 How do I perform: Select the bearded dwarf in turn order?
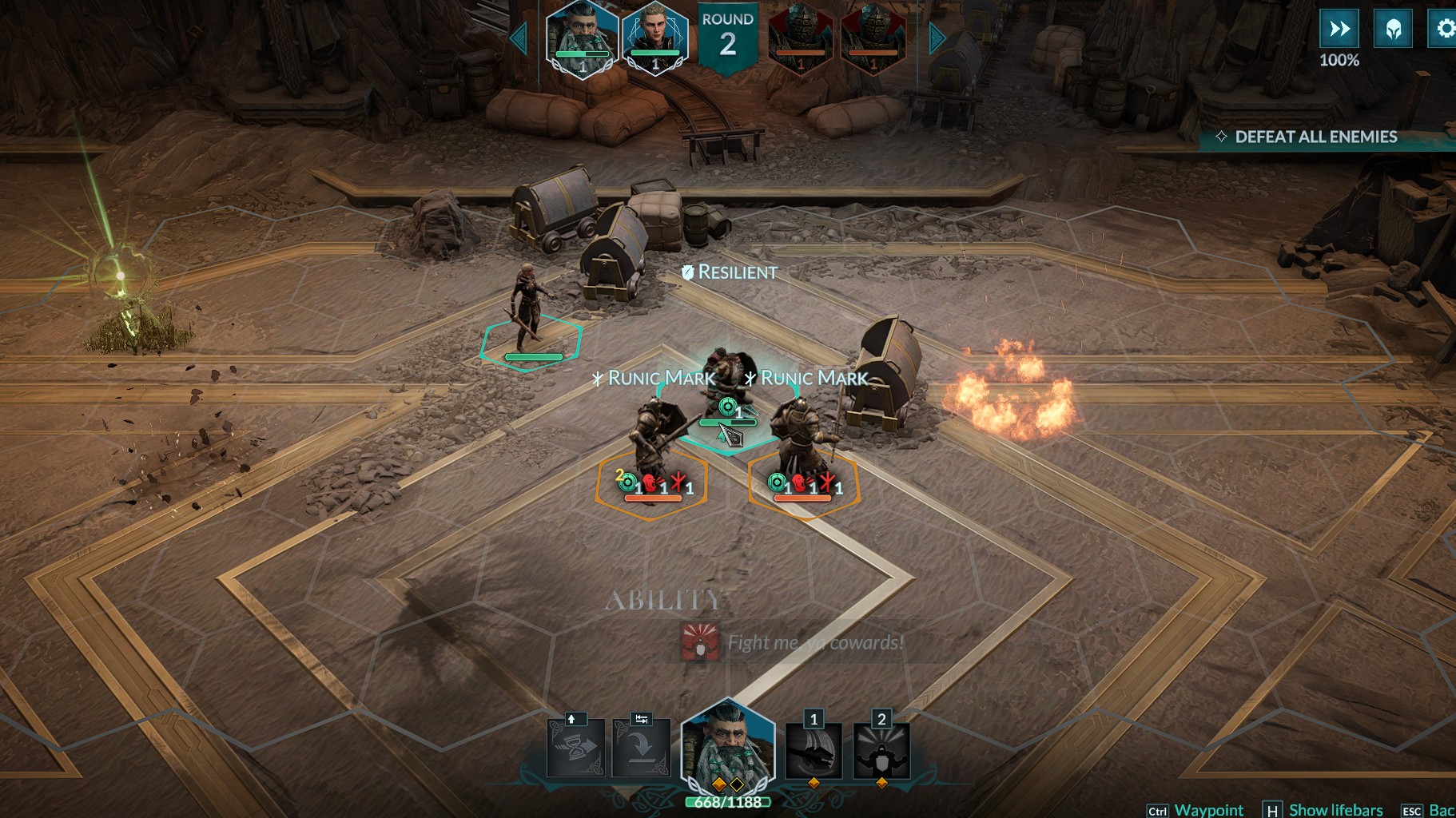(582, 38)
